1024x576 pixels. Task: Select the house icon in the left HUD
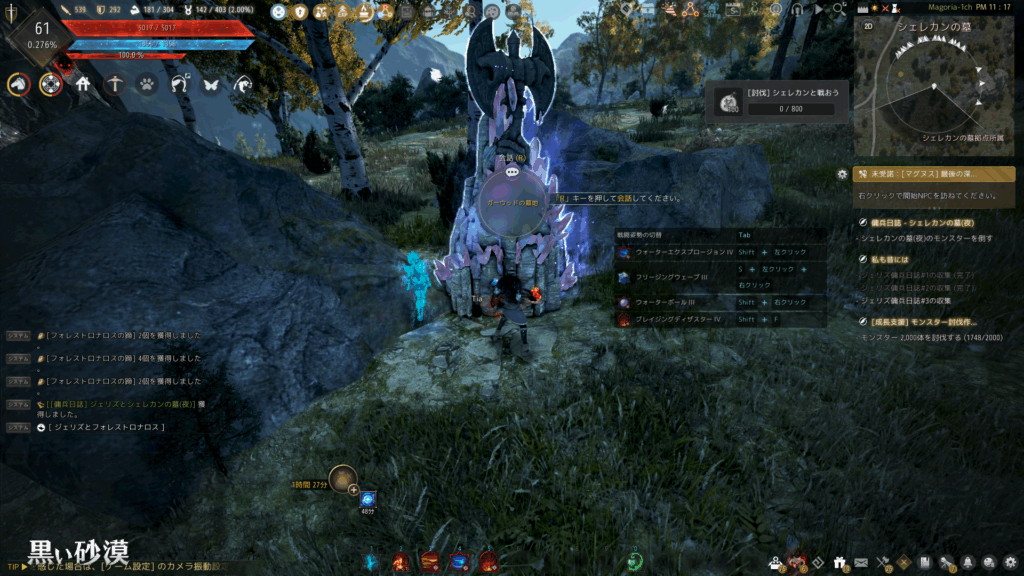(x=83, y=85)
